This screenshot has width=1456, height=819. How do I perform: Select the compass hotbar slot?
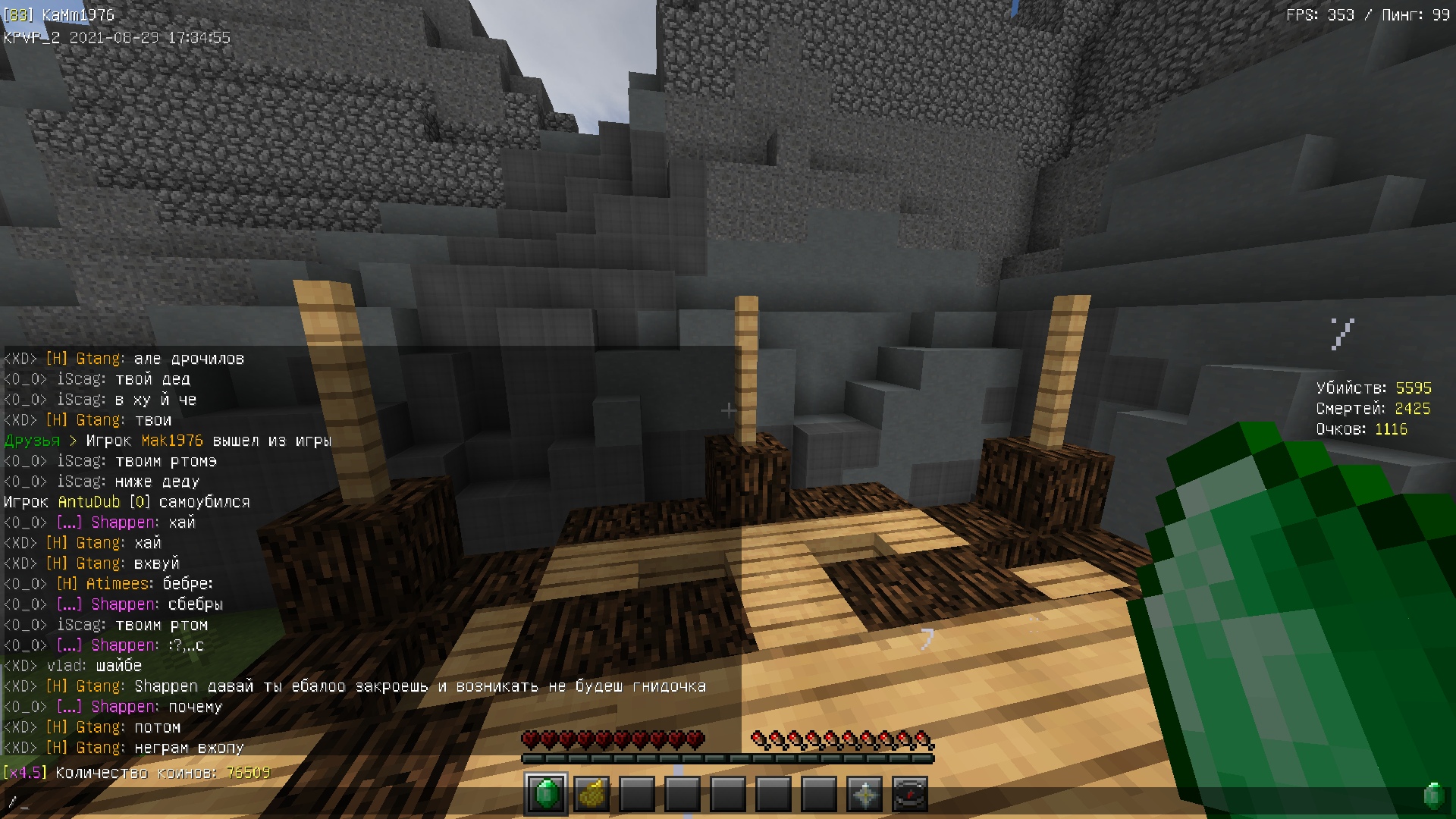910,794
